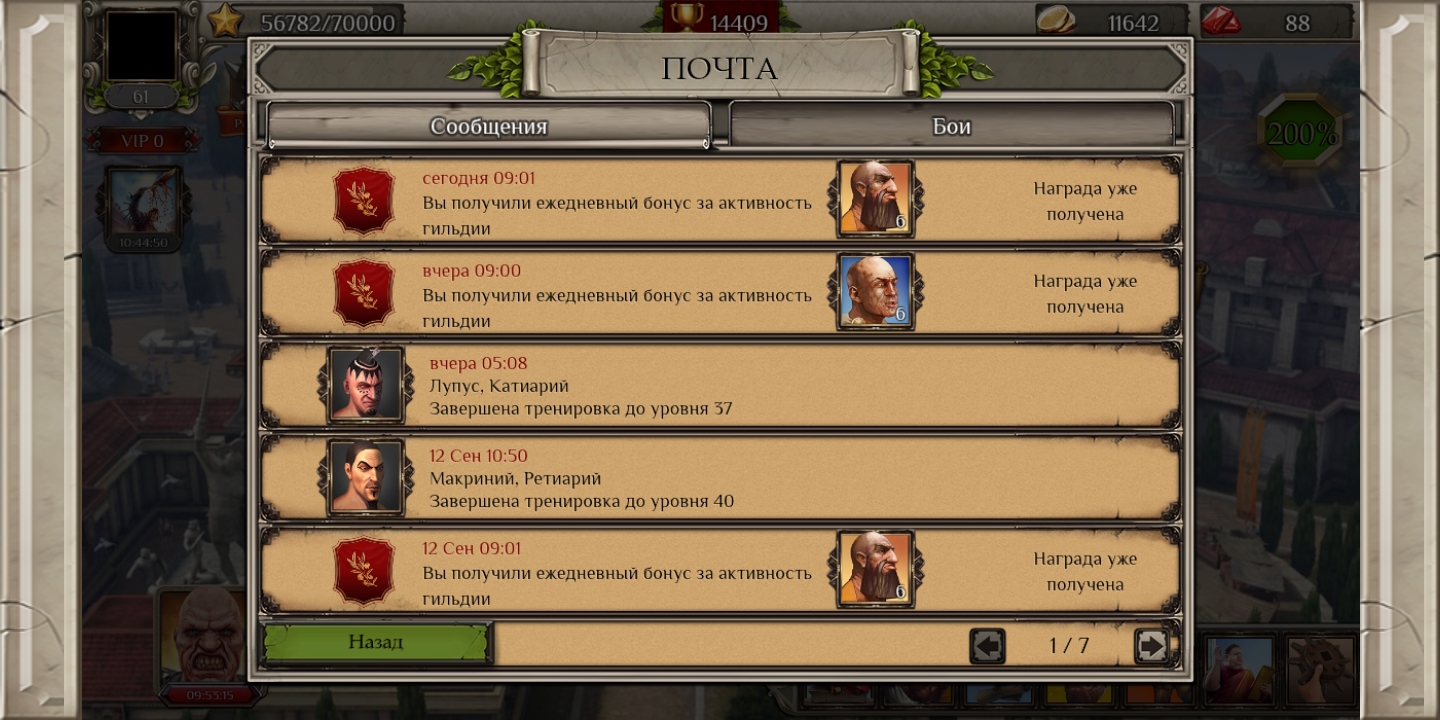Click the red gems currency icon

click(x=1221, y=21)
